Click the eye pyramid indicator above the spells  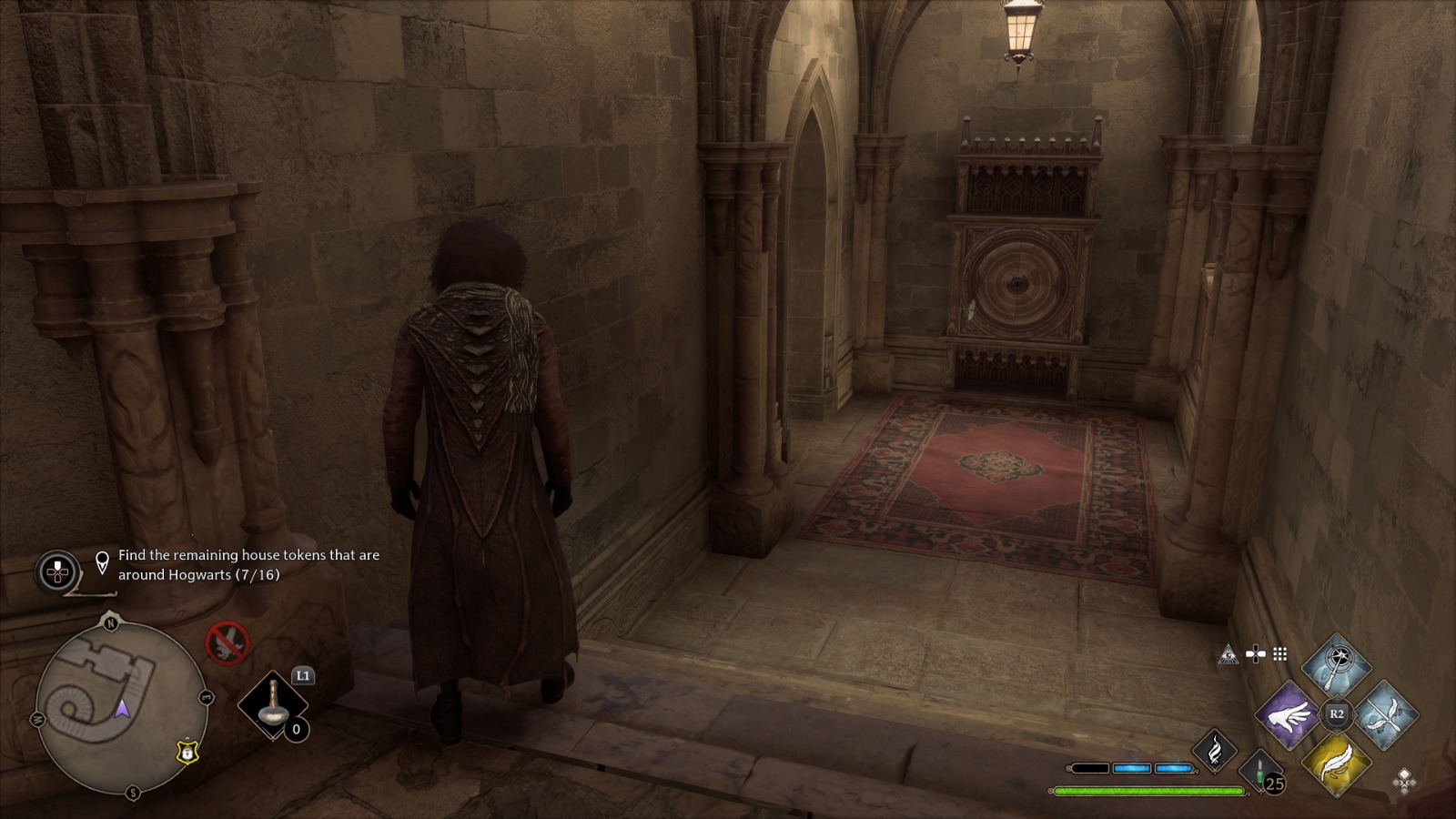(1228, 654)
